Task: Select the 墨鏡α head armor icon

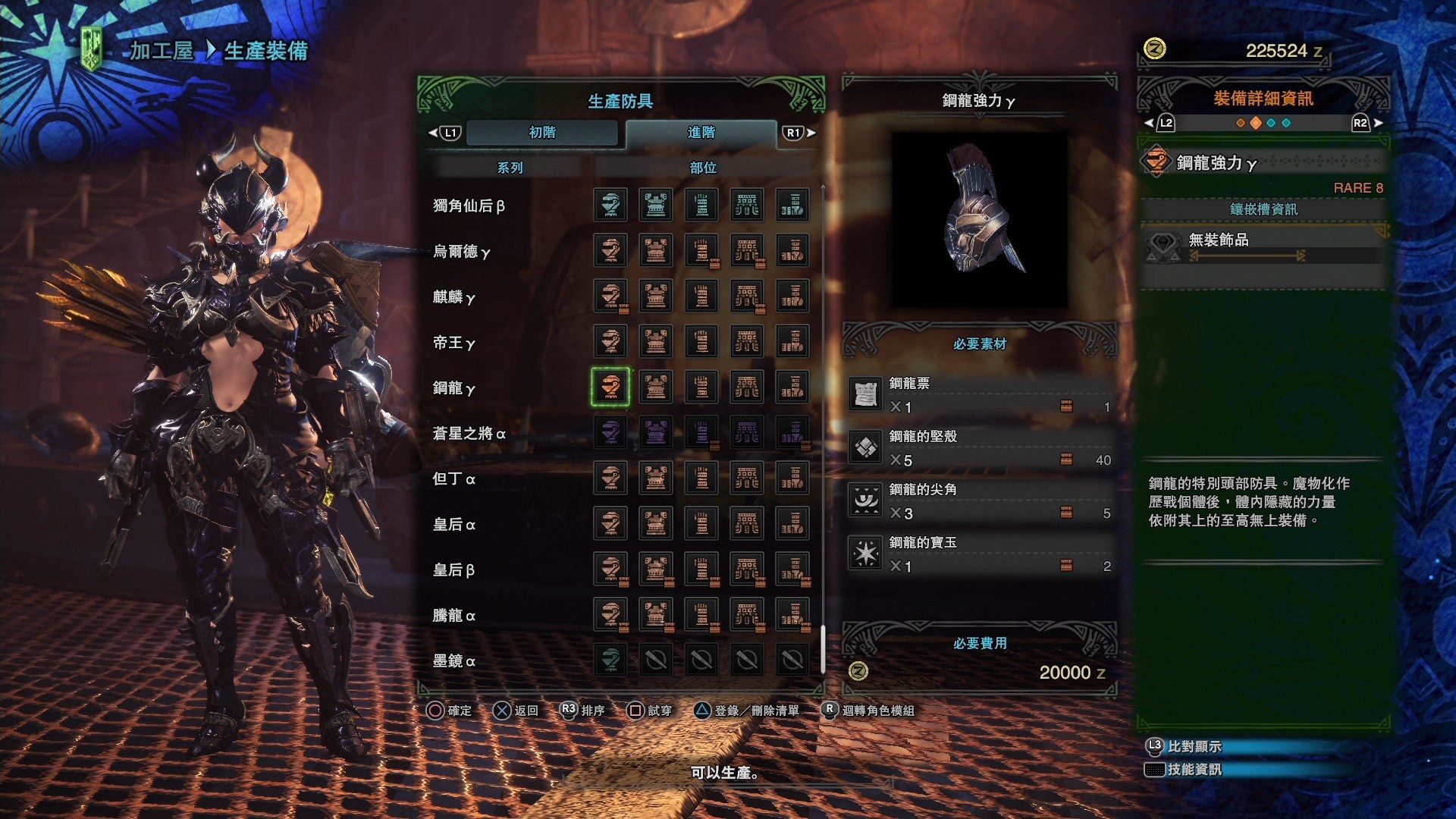Action: pyautogui.click(x=610, y=661)
